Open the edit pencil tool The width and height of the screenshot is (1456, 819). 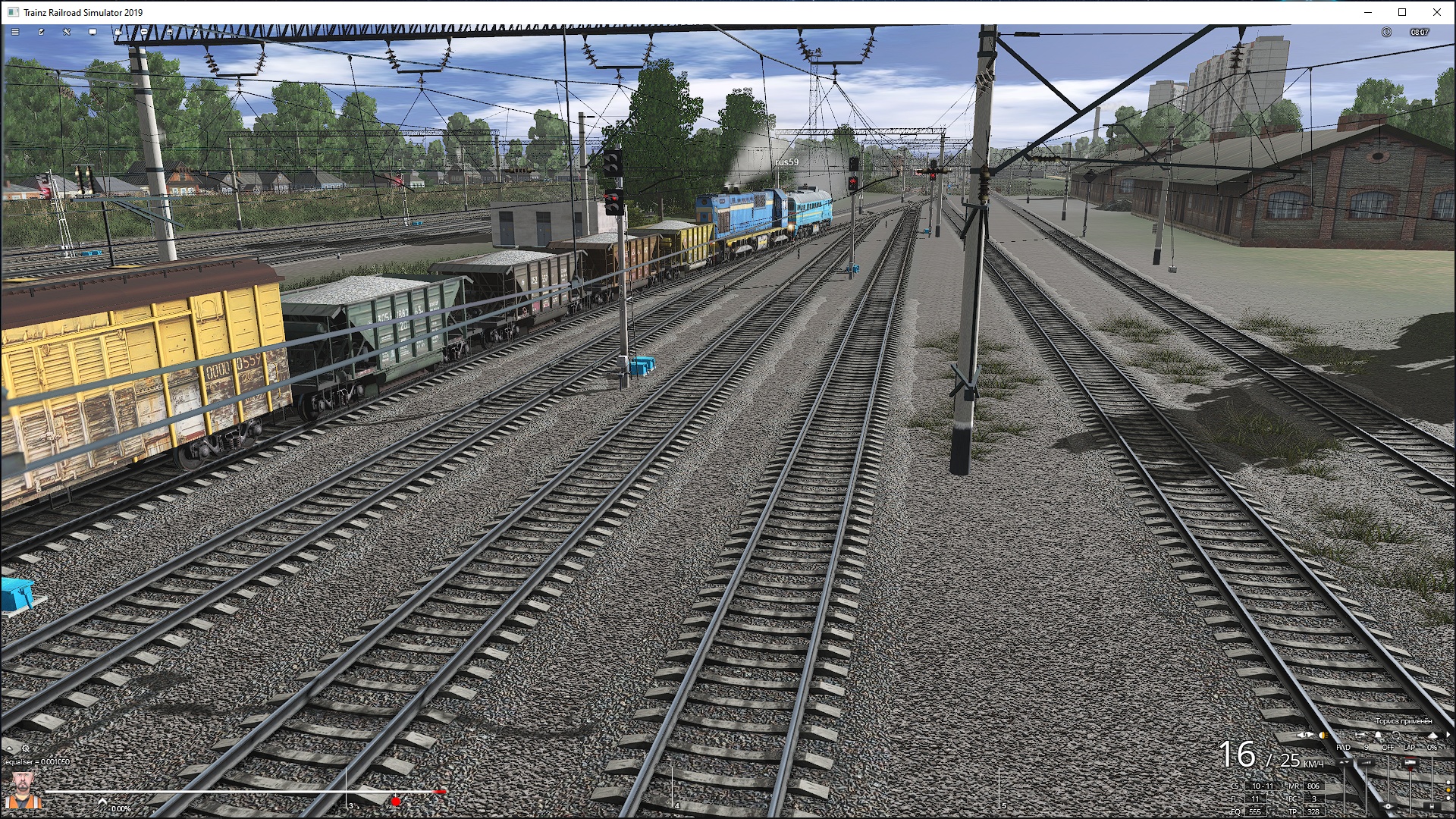point(41,32)
